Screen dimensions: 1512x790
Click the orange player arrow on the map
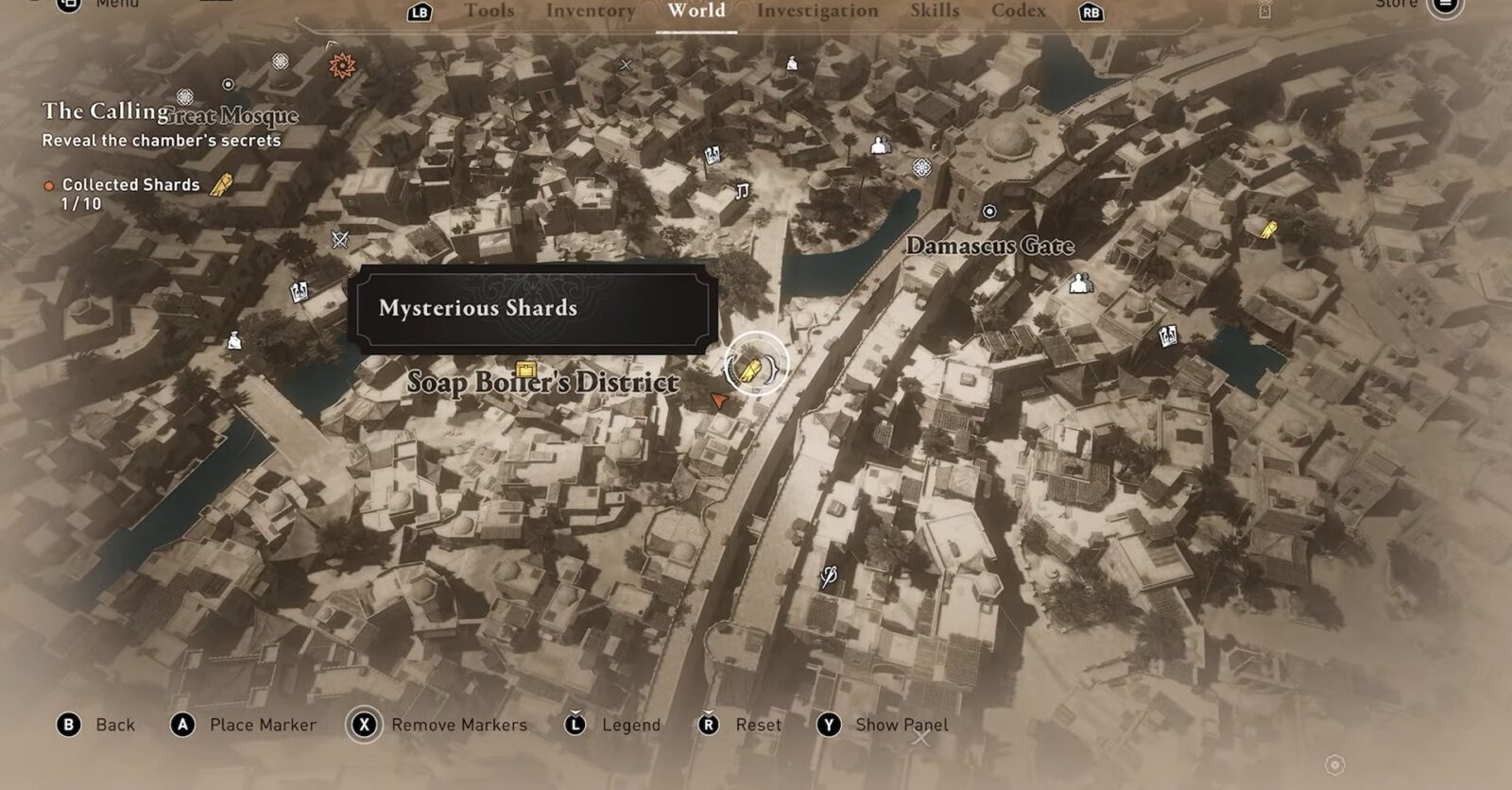[719, 402]
